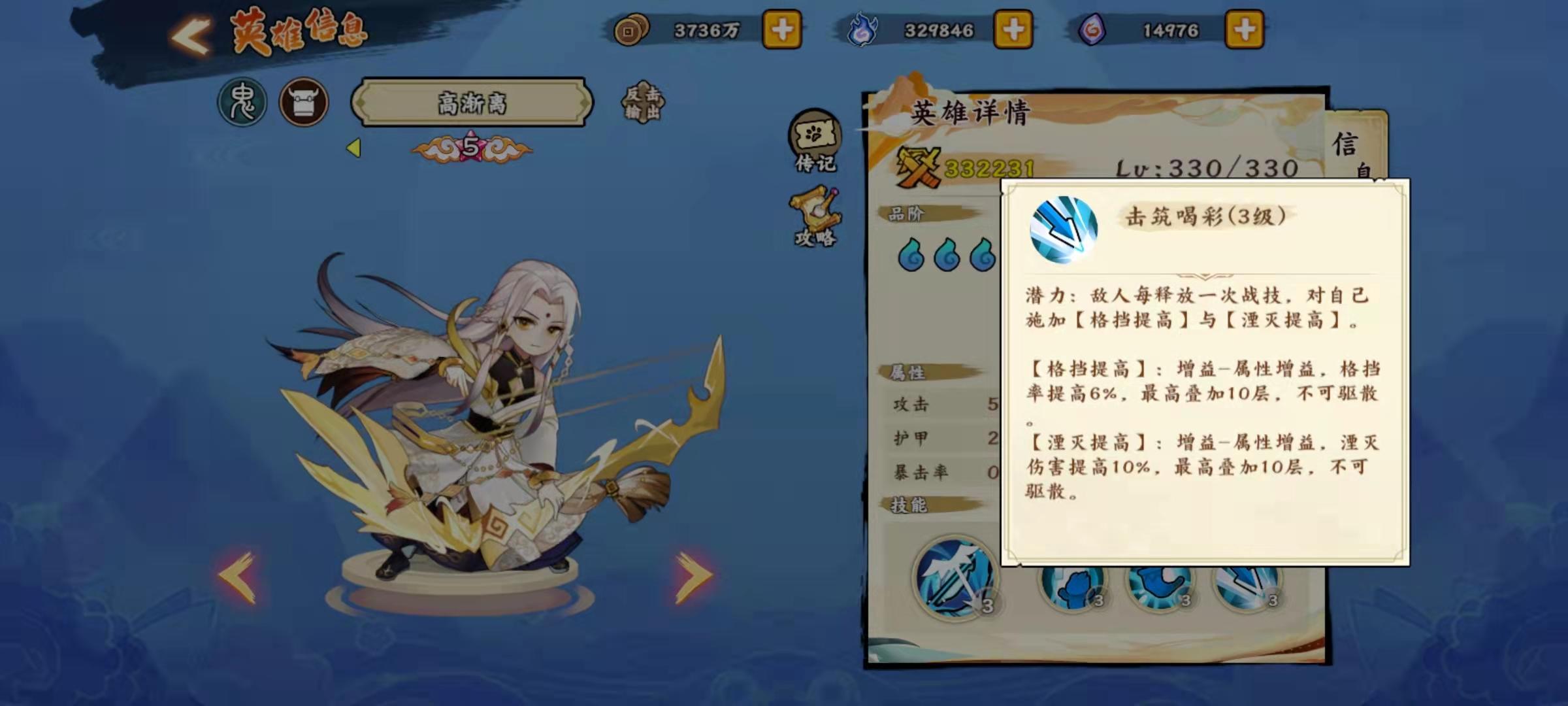
Task: Expand the yellow triangle beside the star banner
Action: (x=353, y=148)
